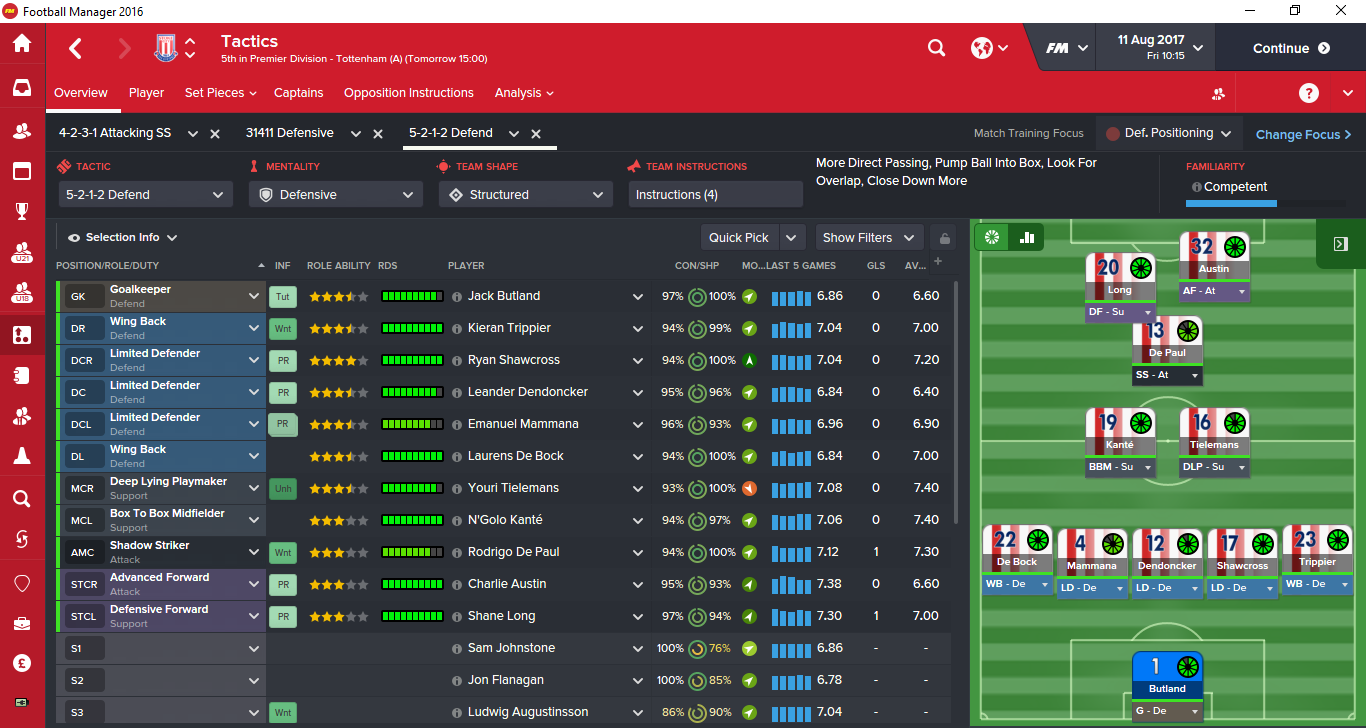Close the 5-2-1-2 Defend tactic tab
1366x728 pixels.
point(536,132)
